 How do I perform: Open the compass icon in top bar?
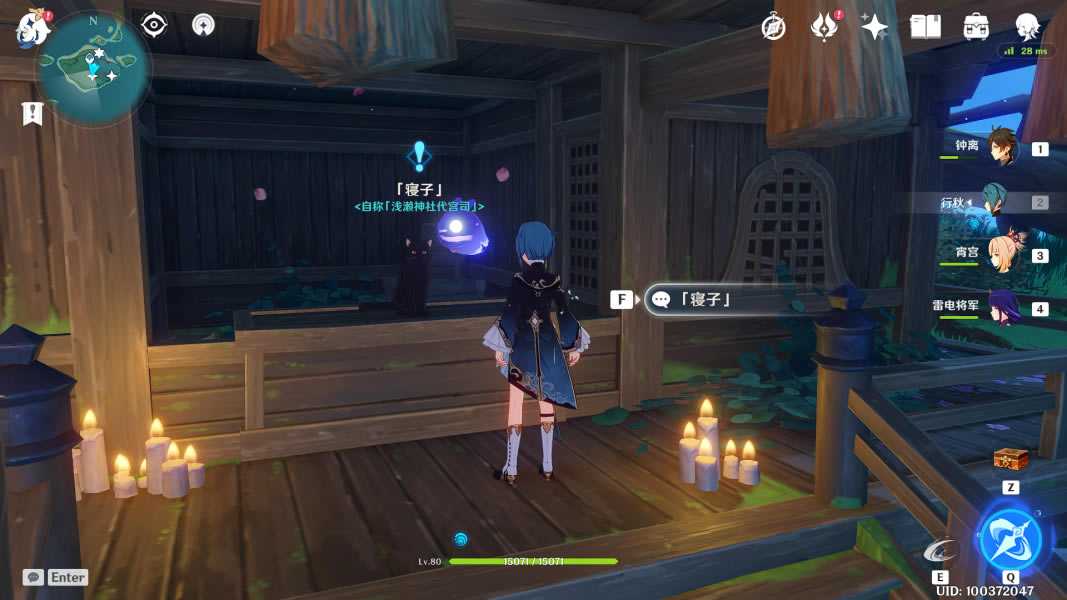coord(773,27)
